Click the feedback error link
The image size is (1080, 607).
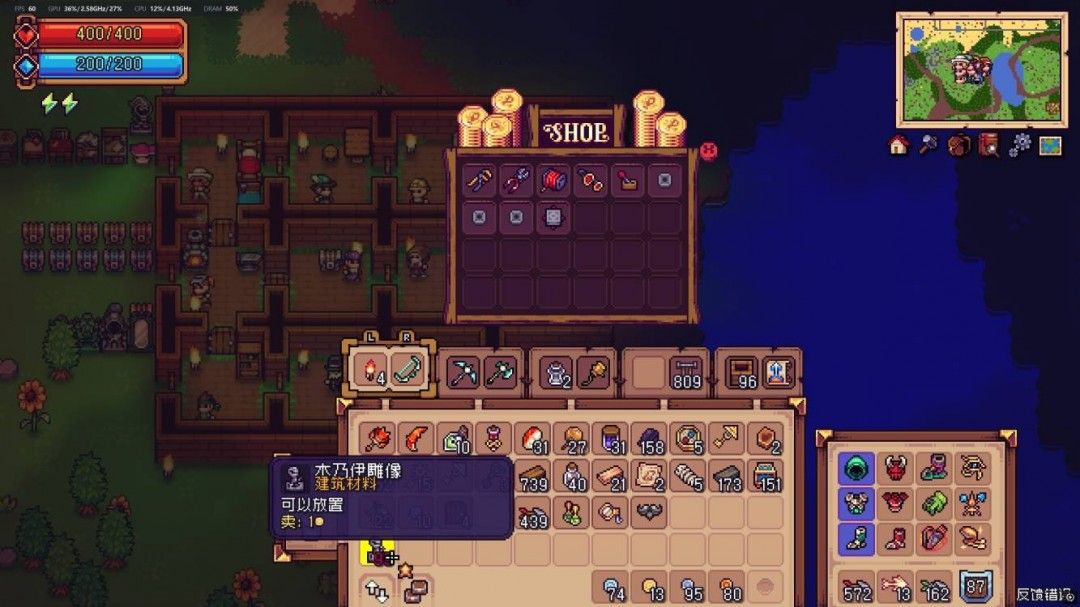[x=1043, y=594]
